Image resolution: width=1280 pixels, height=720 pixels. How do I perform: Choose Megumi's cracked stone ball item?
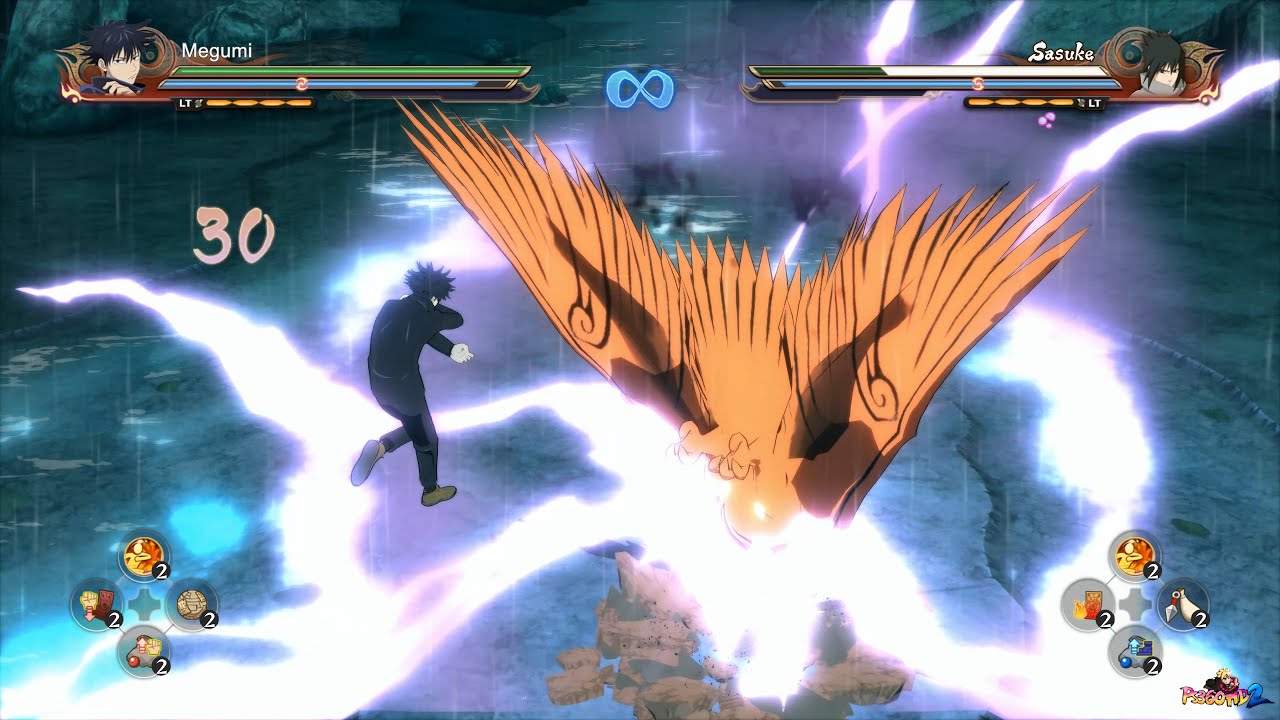pyautogui.click(x=190, y=605)
